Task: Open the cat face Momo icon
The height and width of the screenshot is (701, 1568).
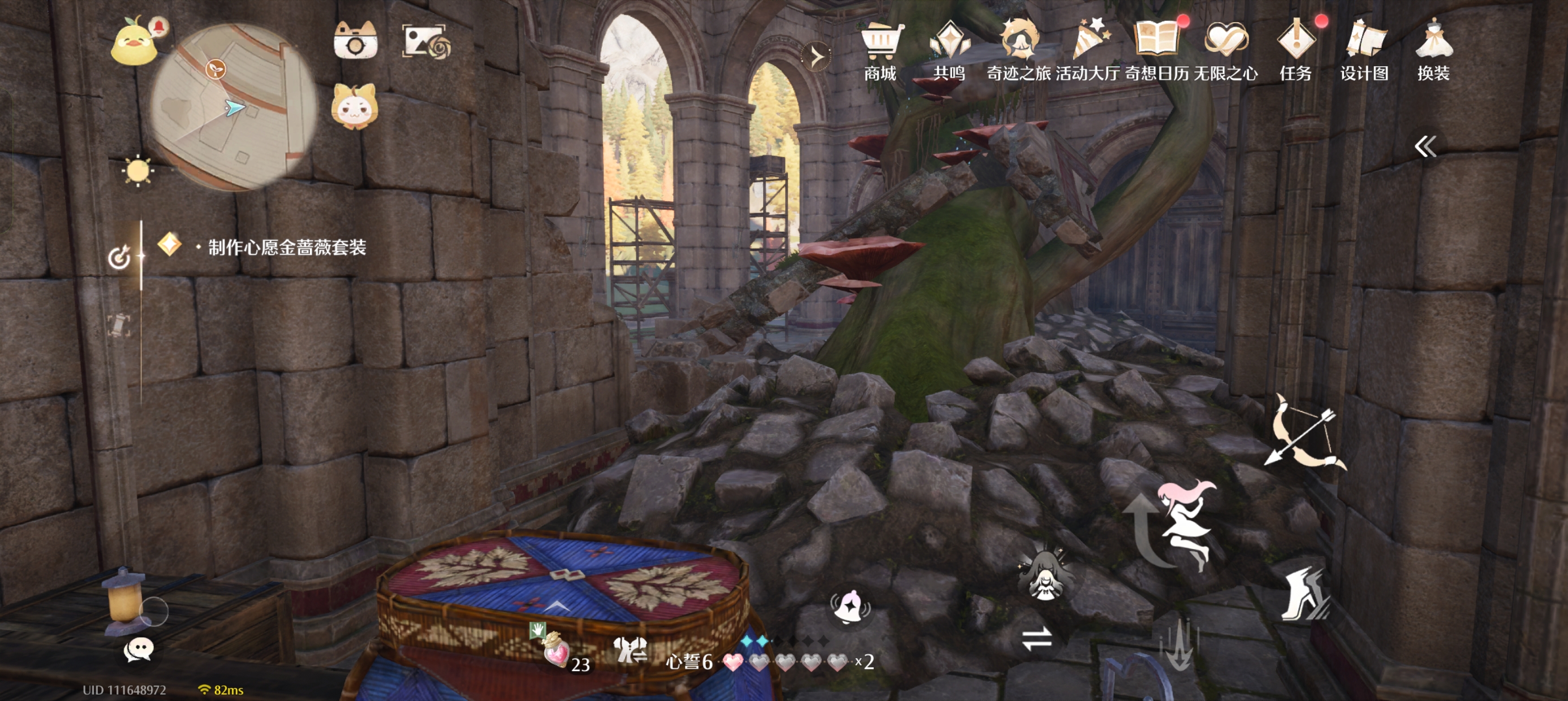Action: click(x=354, y=107)
